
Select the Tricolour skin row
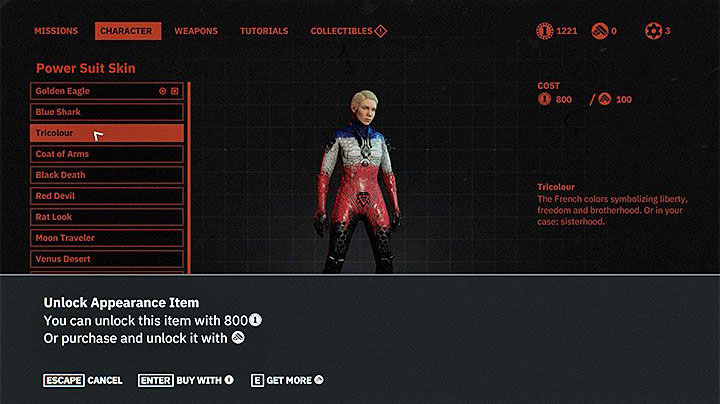pyautogui.click(x=106, y=133)
